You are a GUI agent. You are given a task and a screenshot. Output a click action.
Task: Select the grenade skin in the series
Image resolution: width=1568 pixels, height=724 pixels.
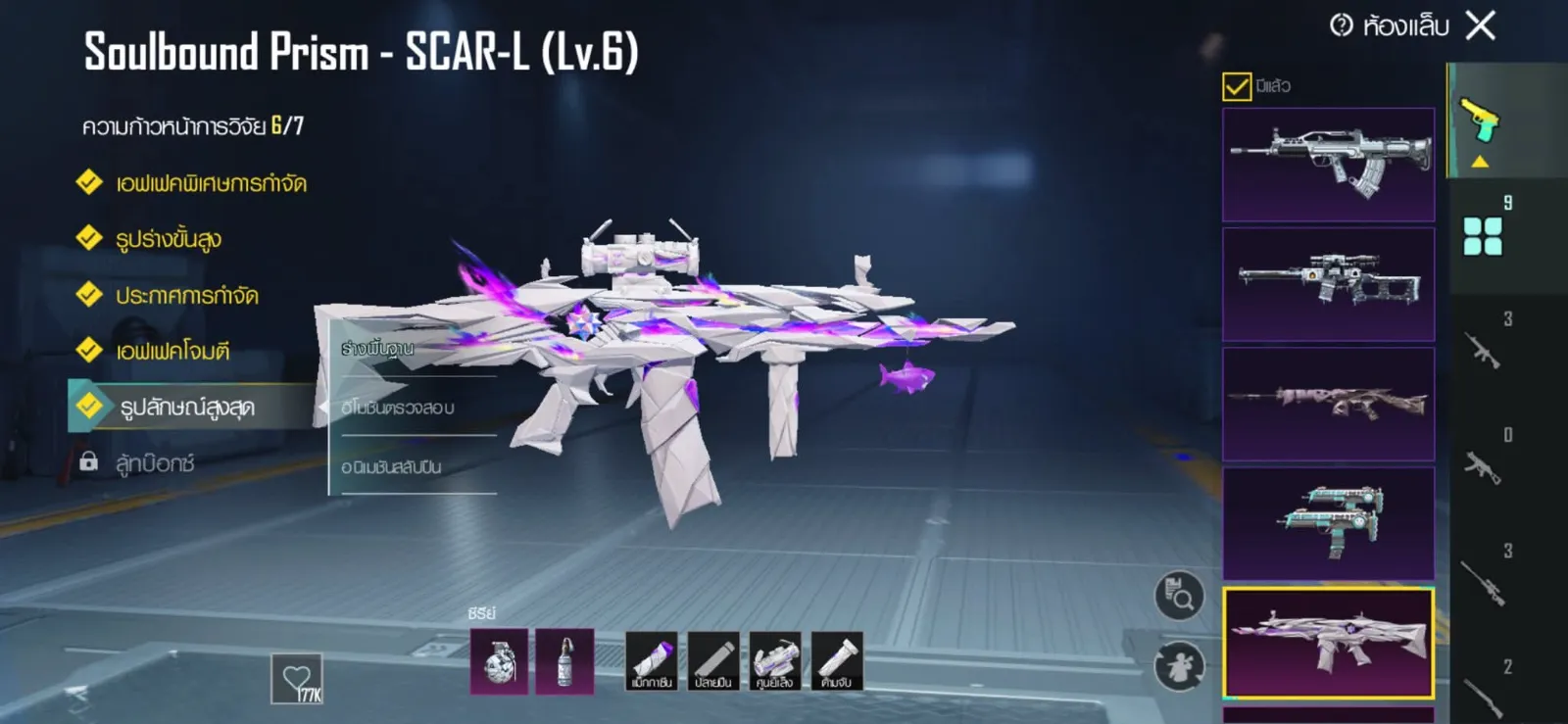pyautogui.click(x=499, y=661)
